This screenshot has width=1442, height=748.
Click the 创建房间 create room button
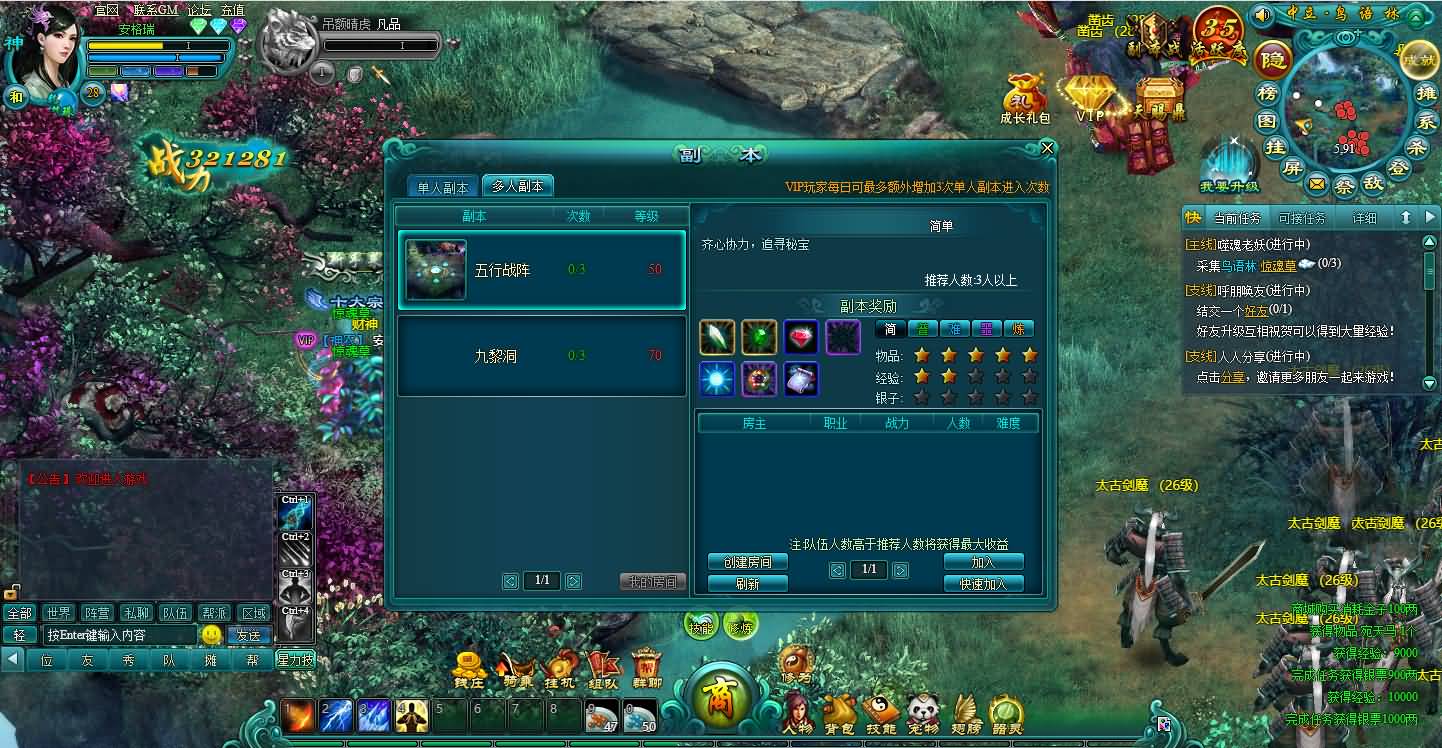pyautogui.click(x=747, y=562)
